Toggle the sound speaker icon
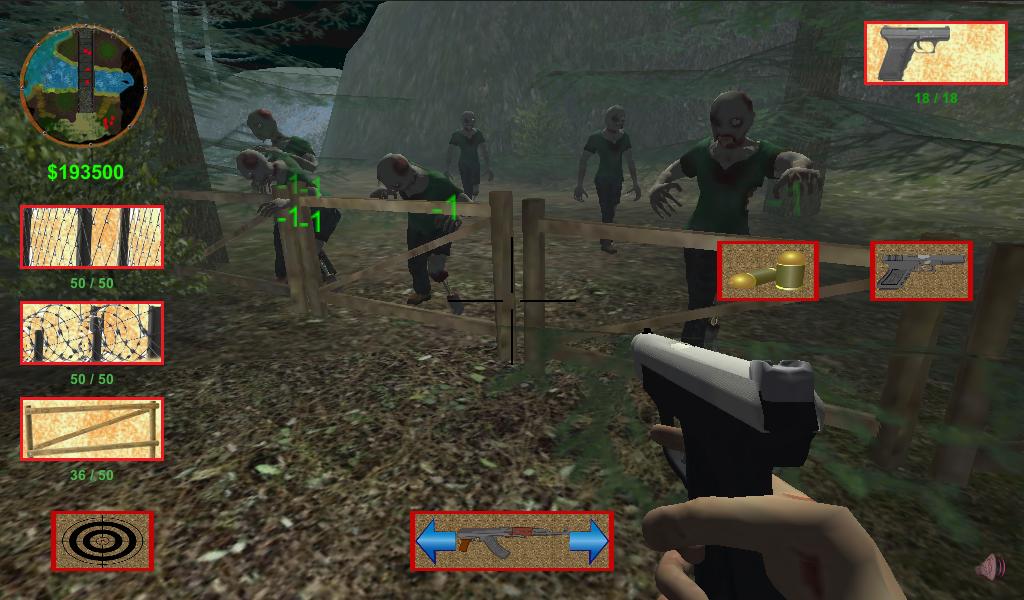Screen dimensions: 1024x600 click(x=991, y=568)
